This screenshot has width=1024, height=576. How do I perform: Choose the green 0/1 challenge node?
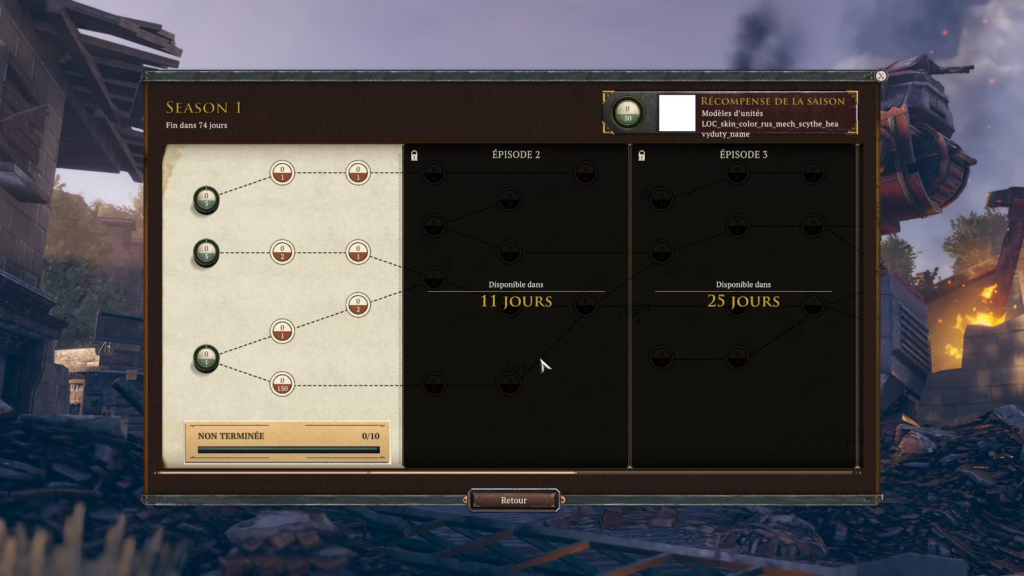tap(206, 359)
